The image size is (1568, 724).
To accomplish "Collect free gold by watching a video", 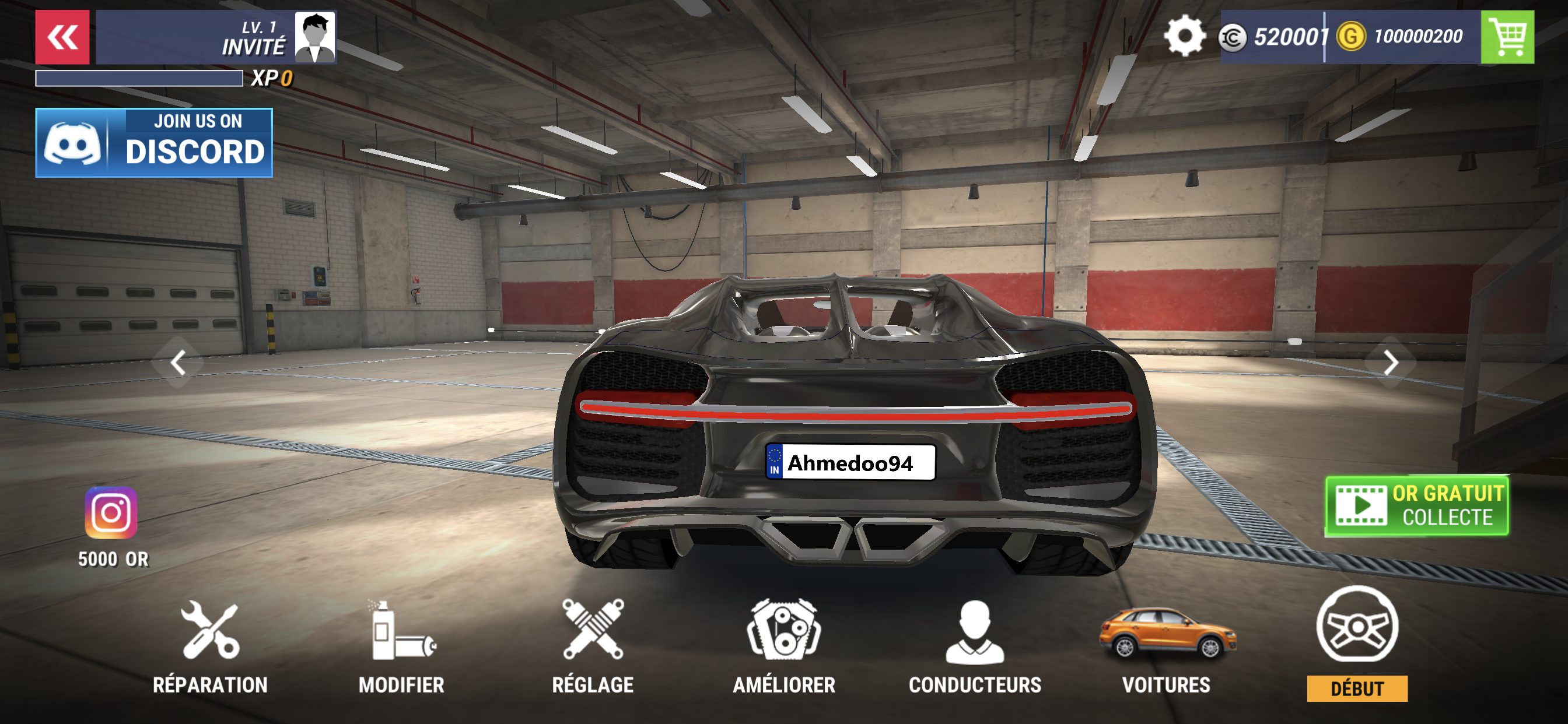I will tap(1417, 505).
